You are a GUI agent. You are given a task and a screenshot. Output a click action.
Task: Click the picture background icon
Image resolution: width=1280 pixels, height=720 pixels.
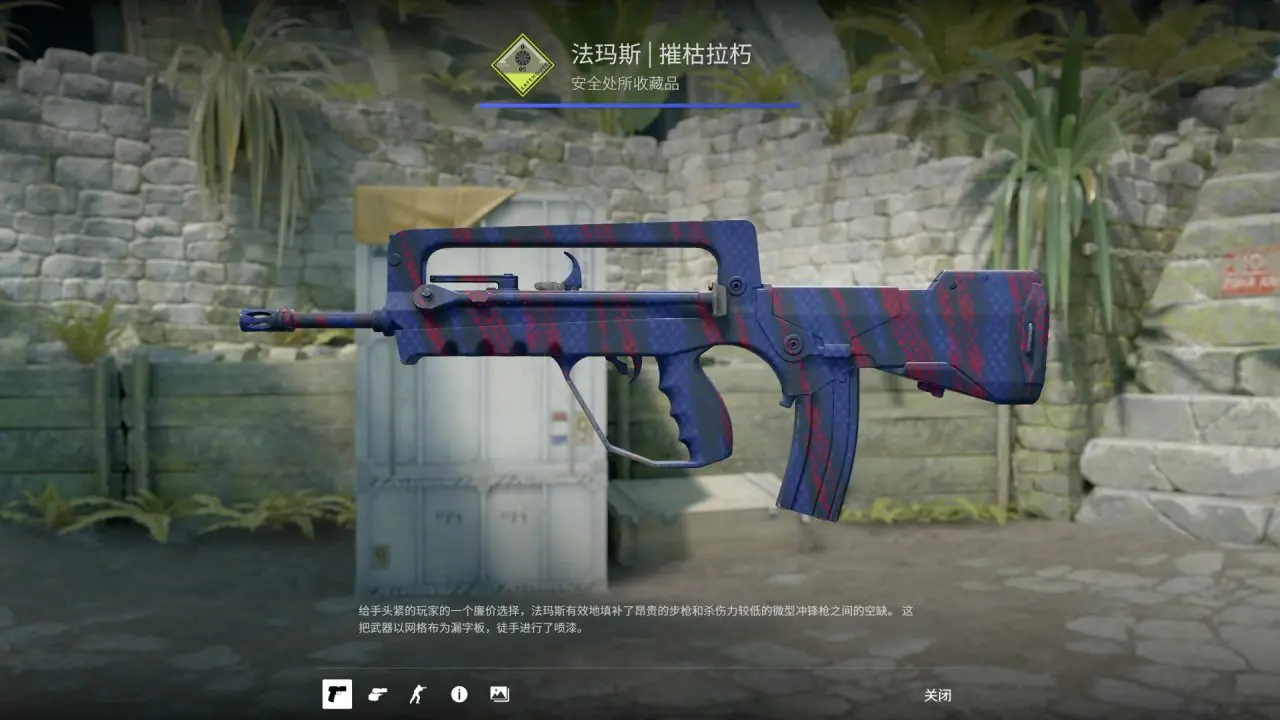coord(499,694)
